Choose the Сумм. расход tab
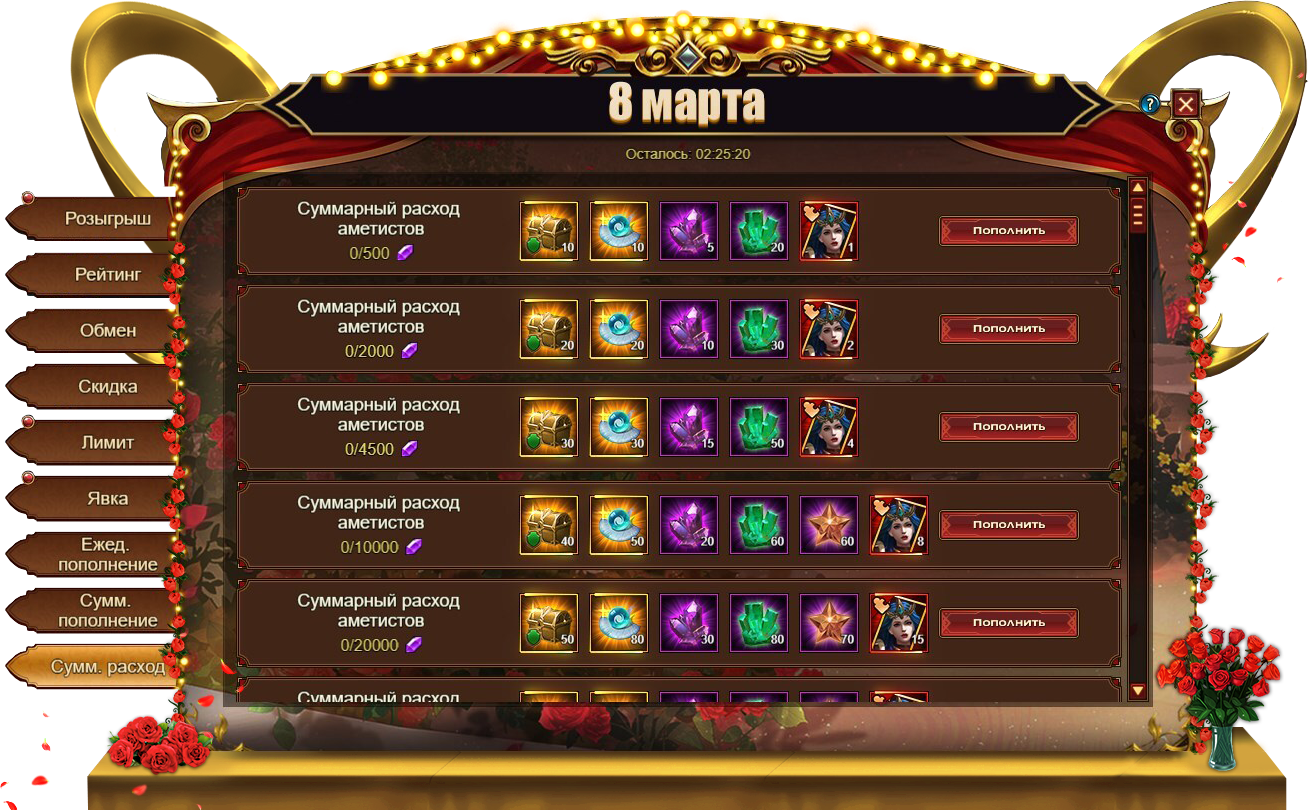Viewport: 1314px width, 810px height. click(x=107, y=666)
